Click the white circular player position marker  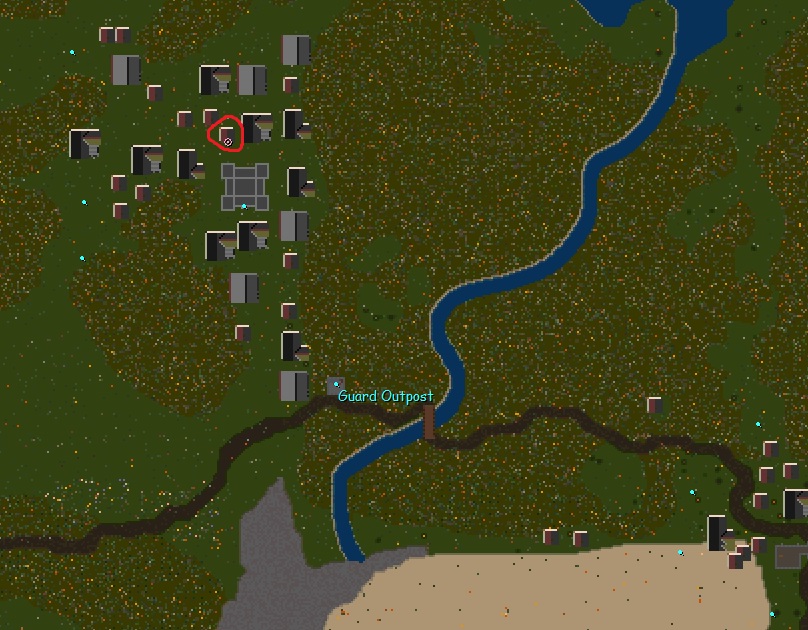[x=228, y=142]
